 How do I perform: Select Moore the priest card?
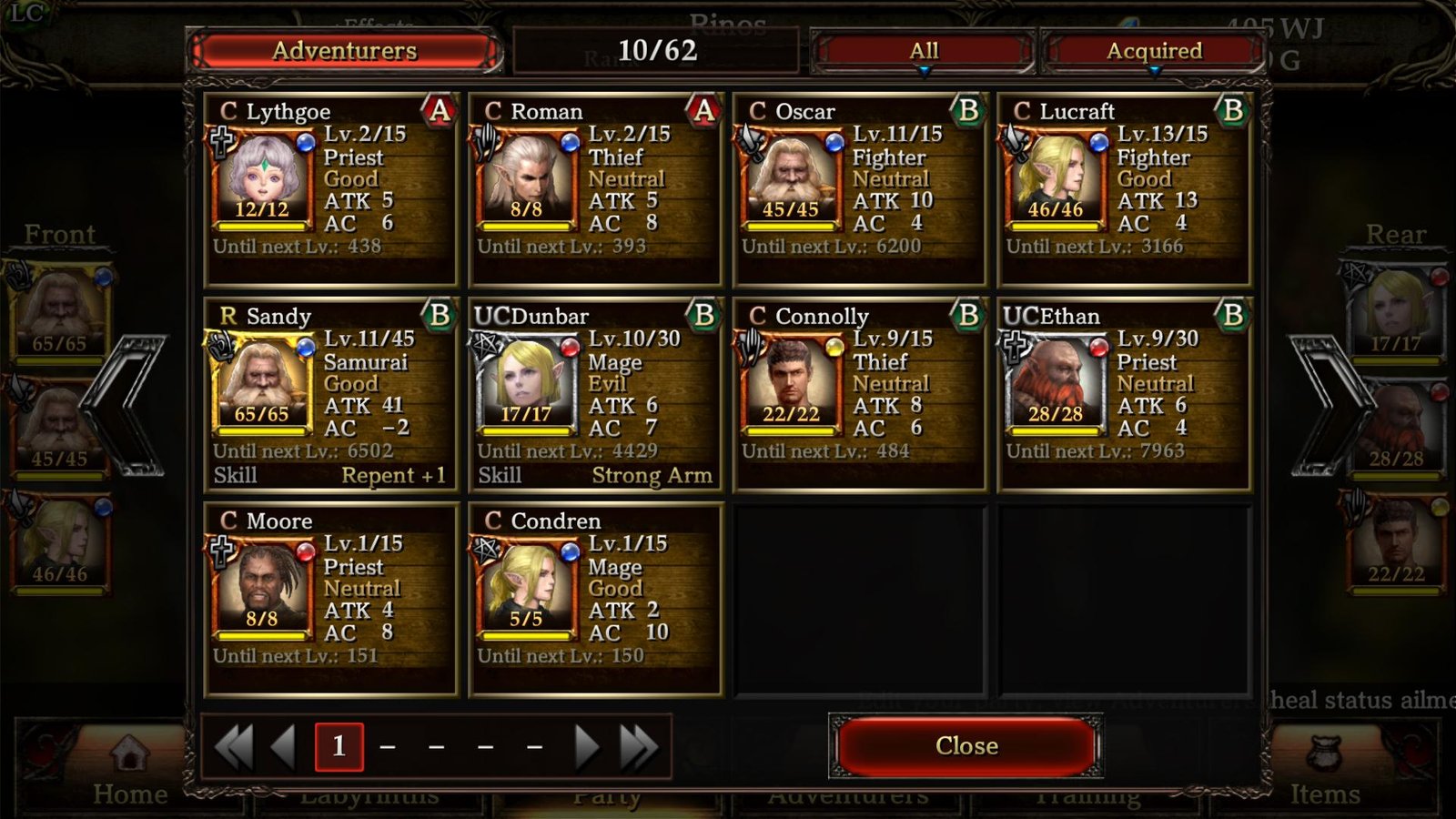point(331,599)
